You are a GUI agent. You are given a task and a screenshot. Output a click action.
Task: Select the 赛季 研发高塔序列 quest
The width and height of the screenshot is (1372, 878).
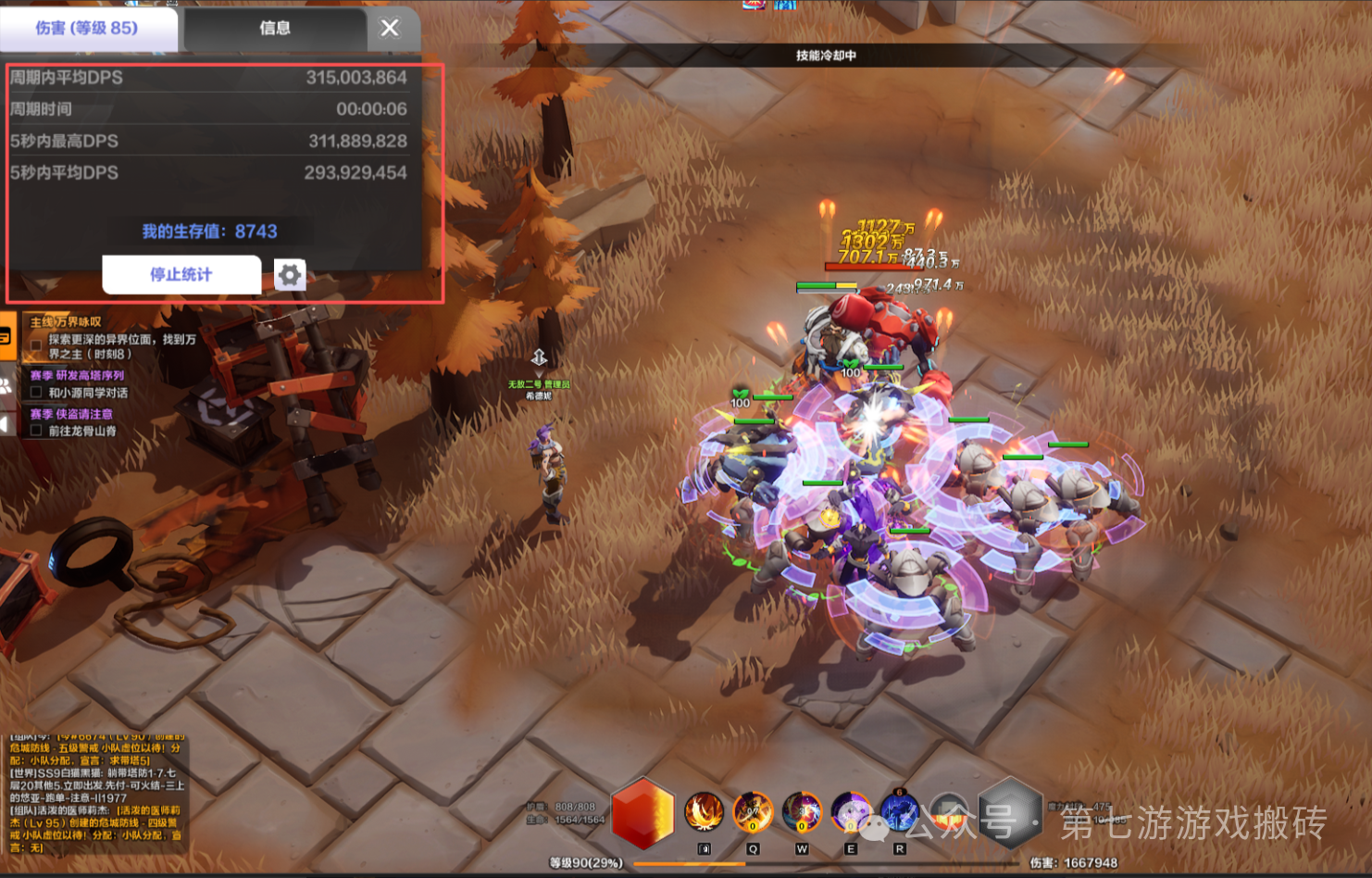[77, 375]
